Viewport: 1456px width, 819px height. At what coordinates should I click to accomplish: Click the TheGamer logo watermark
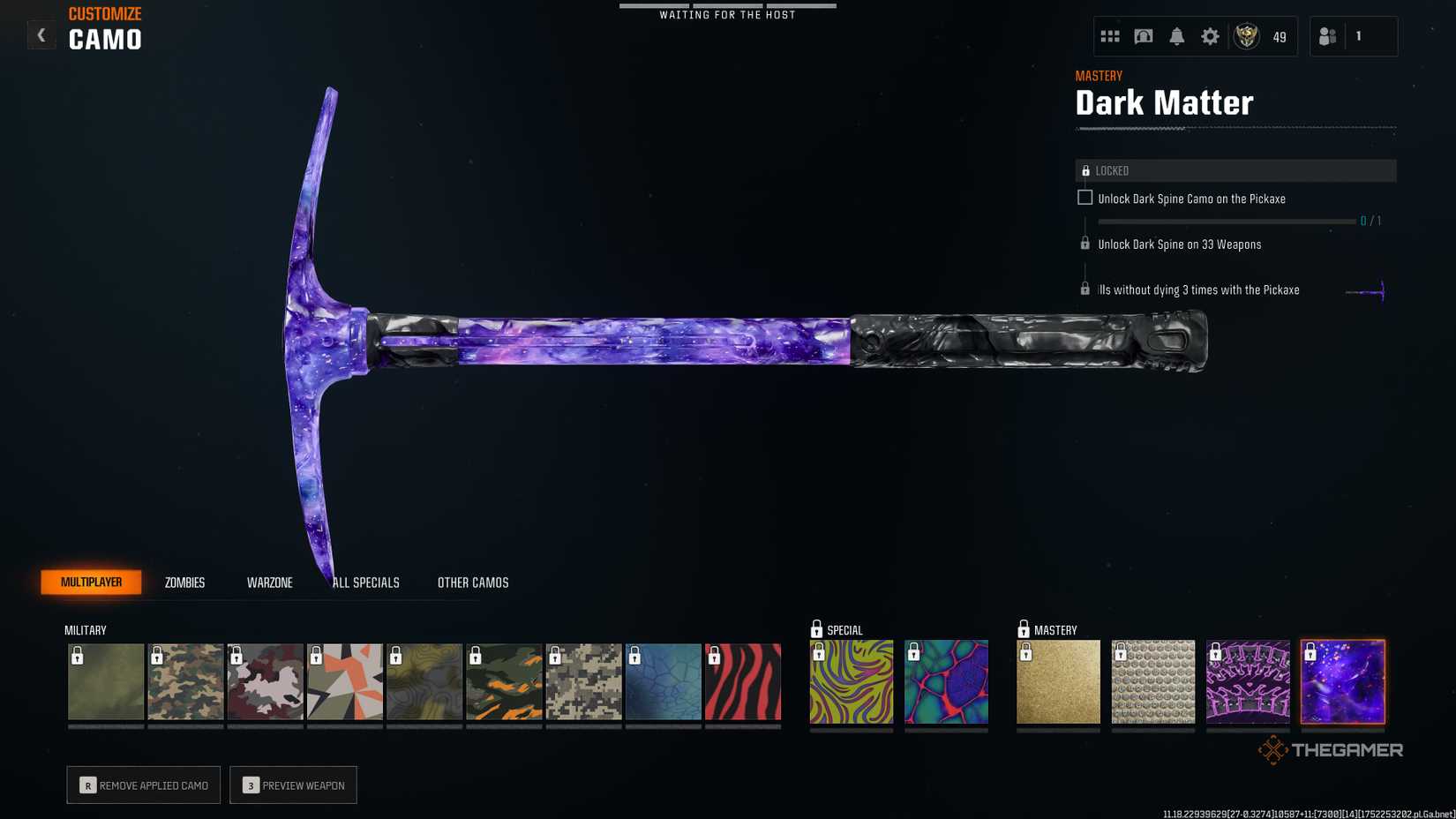pyautogui.click(x=1329, y=749)
